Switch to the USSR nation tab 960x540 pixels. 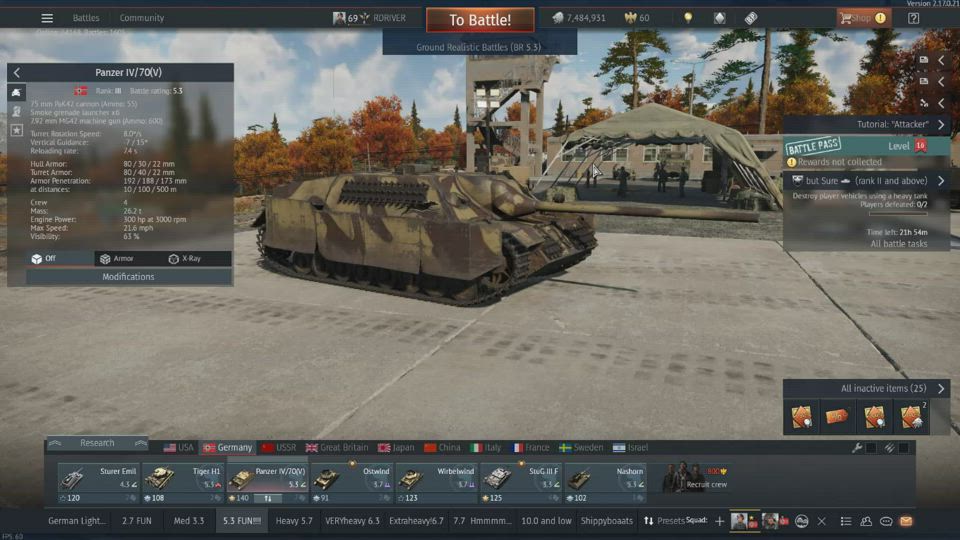[279, 448]
